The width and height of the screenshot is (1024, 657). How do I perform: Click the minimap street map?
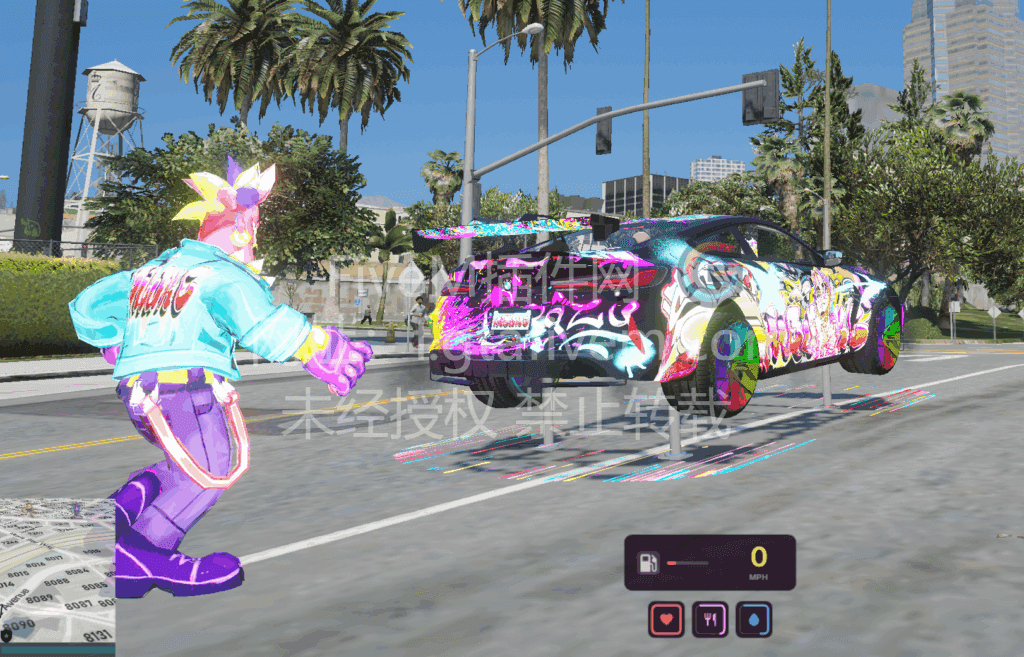55,578
